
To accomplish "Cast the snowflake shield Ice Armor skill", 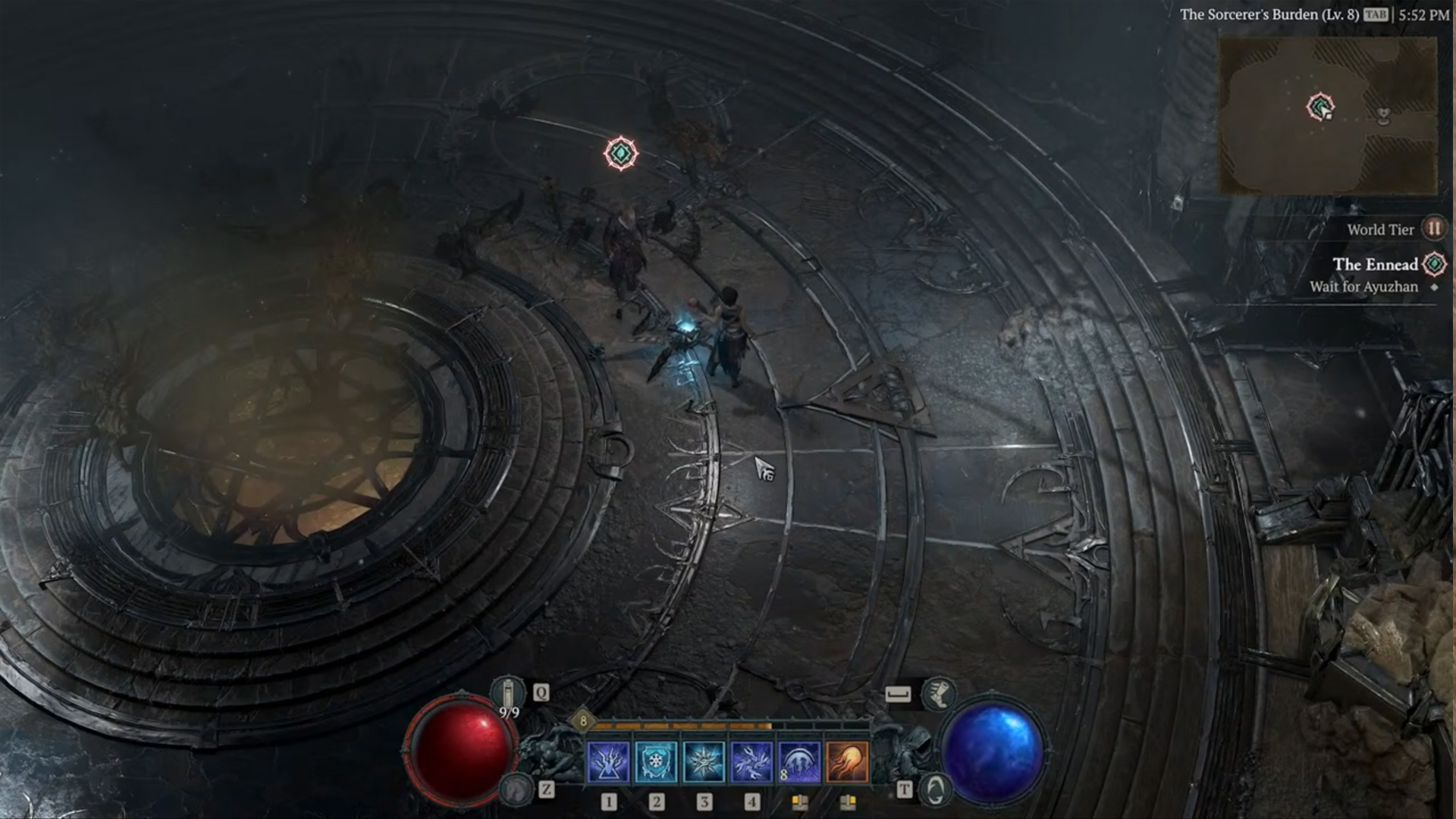I will [x=656, y=761].
